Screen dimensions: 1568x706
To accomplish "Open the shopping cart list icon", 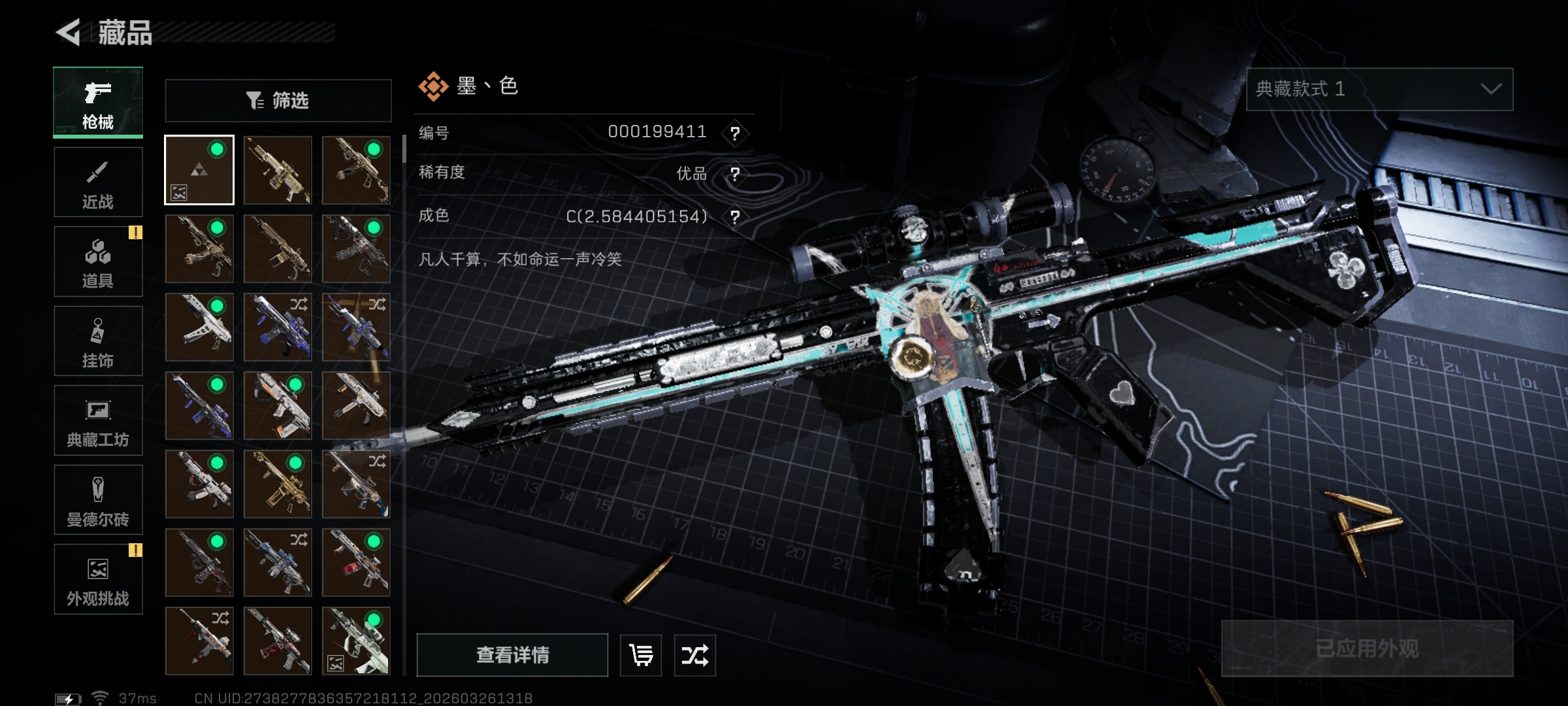I will click(x=640, y=654).
